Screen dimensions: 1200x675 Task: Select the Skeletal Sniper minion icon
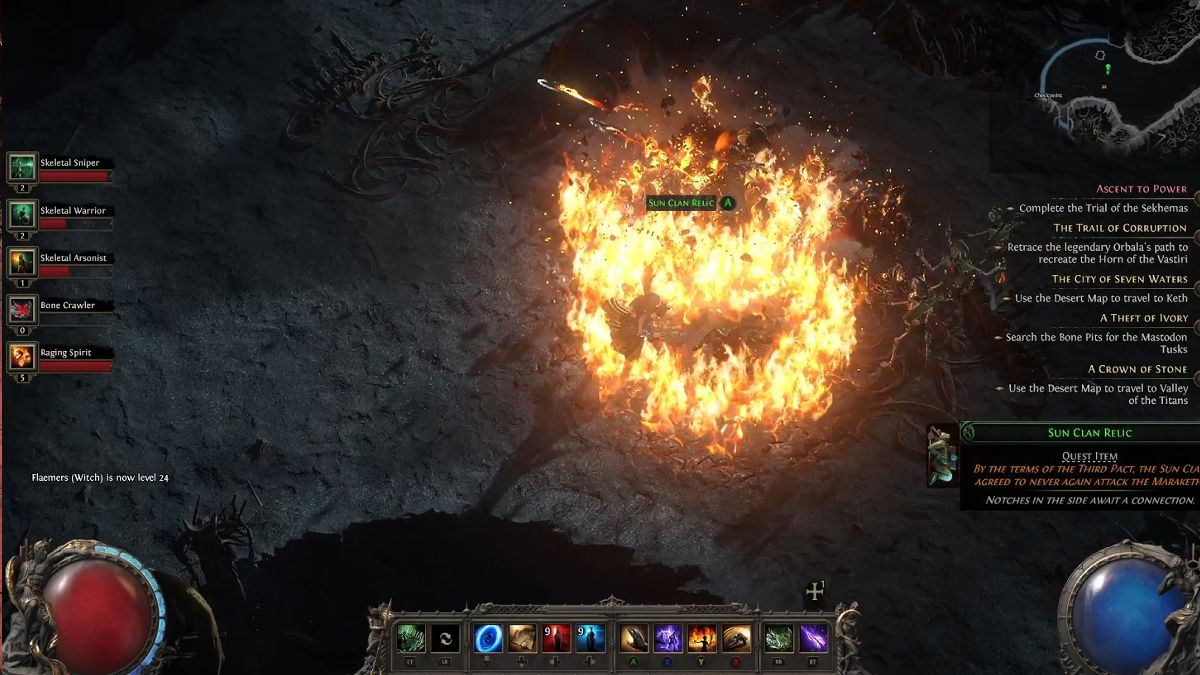click(x=22, y=167)
